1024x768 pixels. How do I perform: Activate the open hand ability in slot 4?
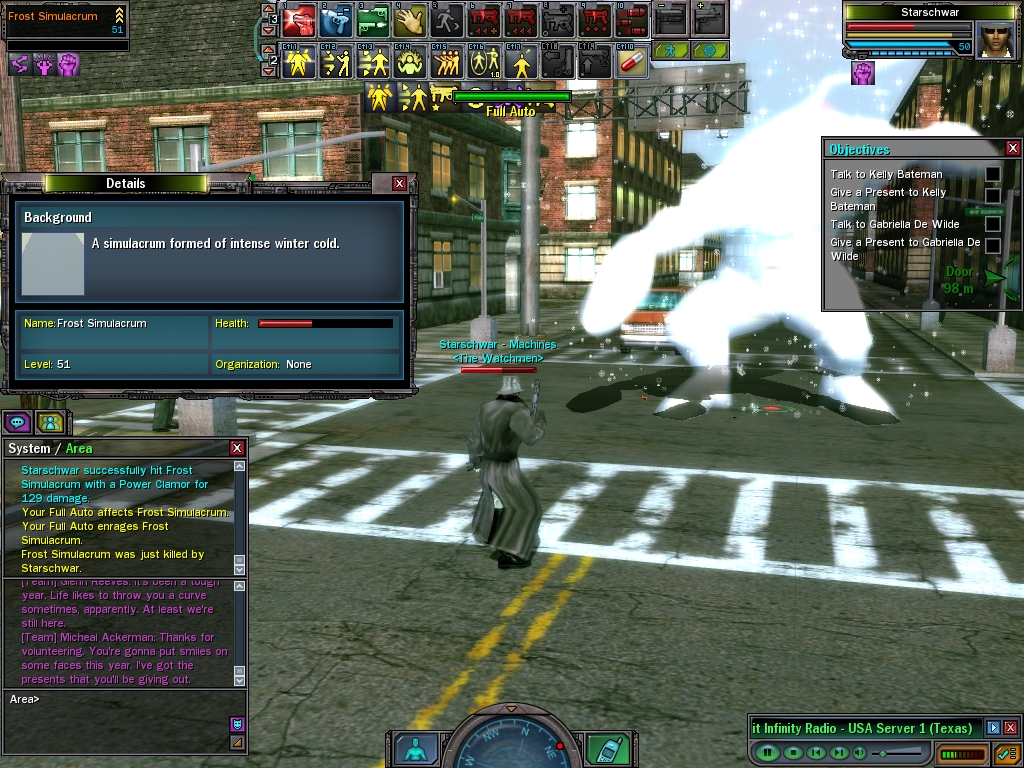coord(408,19)
